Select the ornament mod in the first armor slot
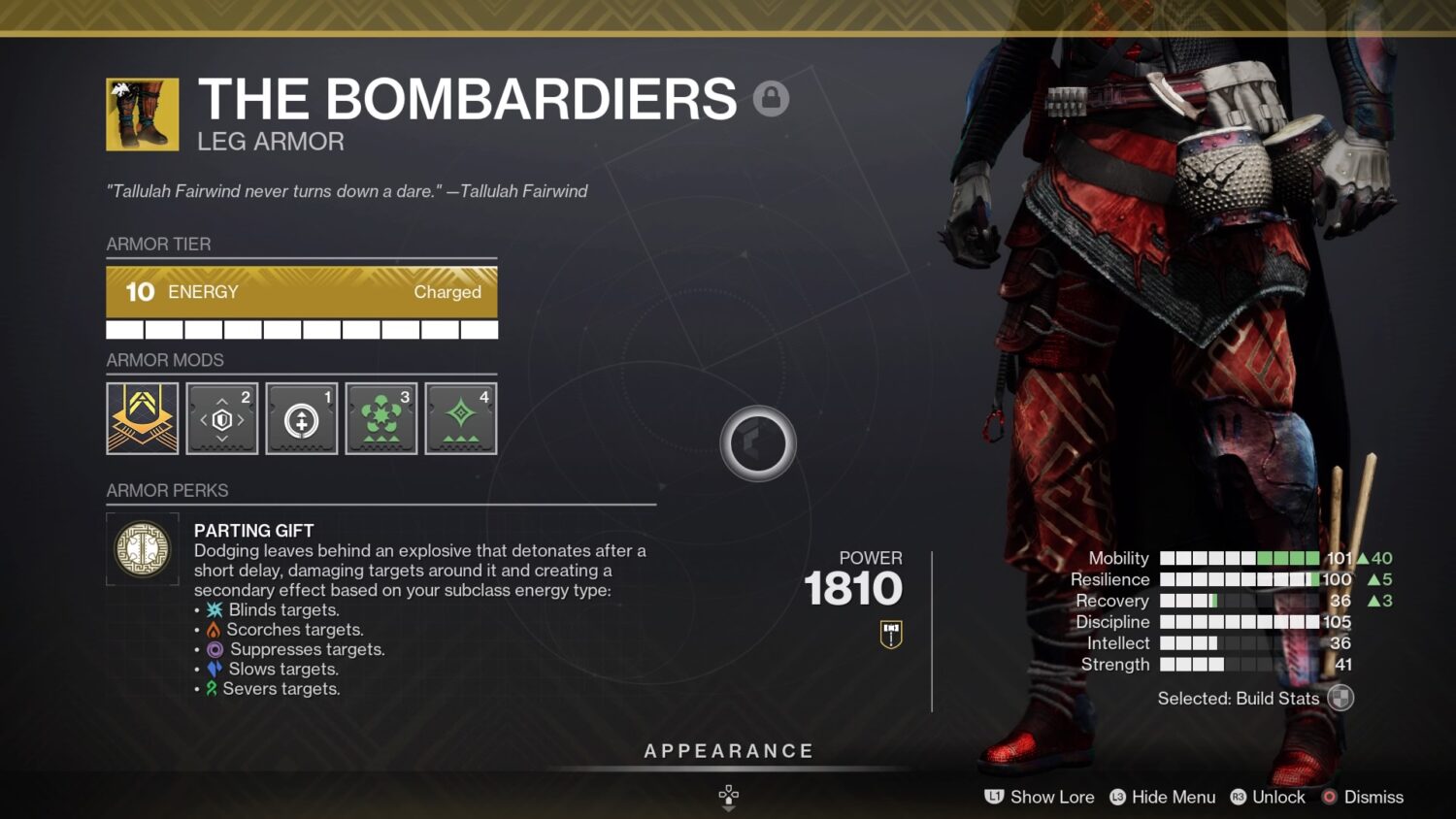 142,417
